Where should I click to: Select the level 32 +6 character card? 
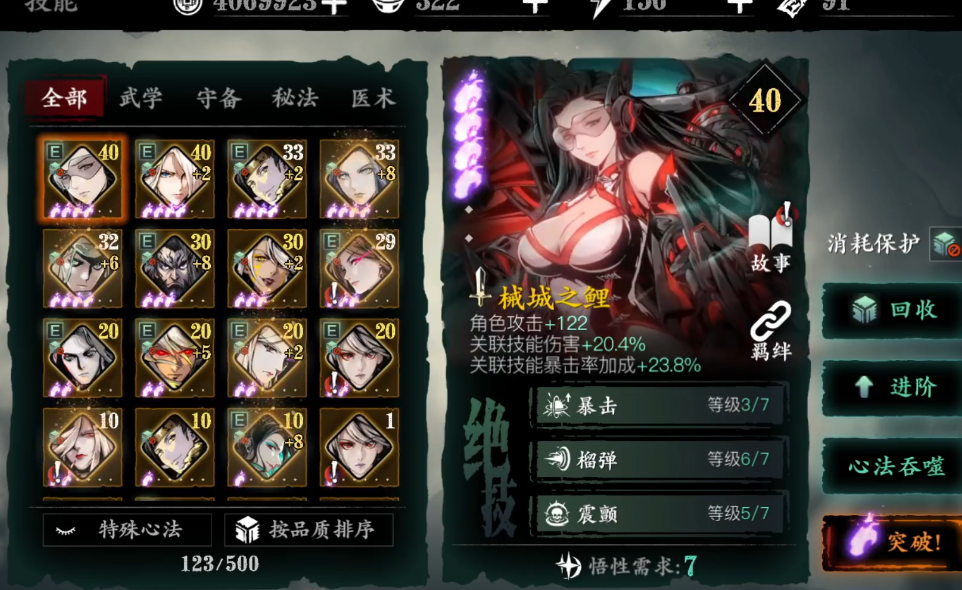83,269
